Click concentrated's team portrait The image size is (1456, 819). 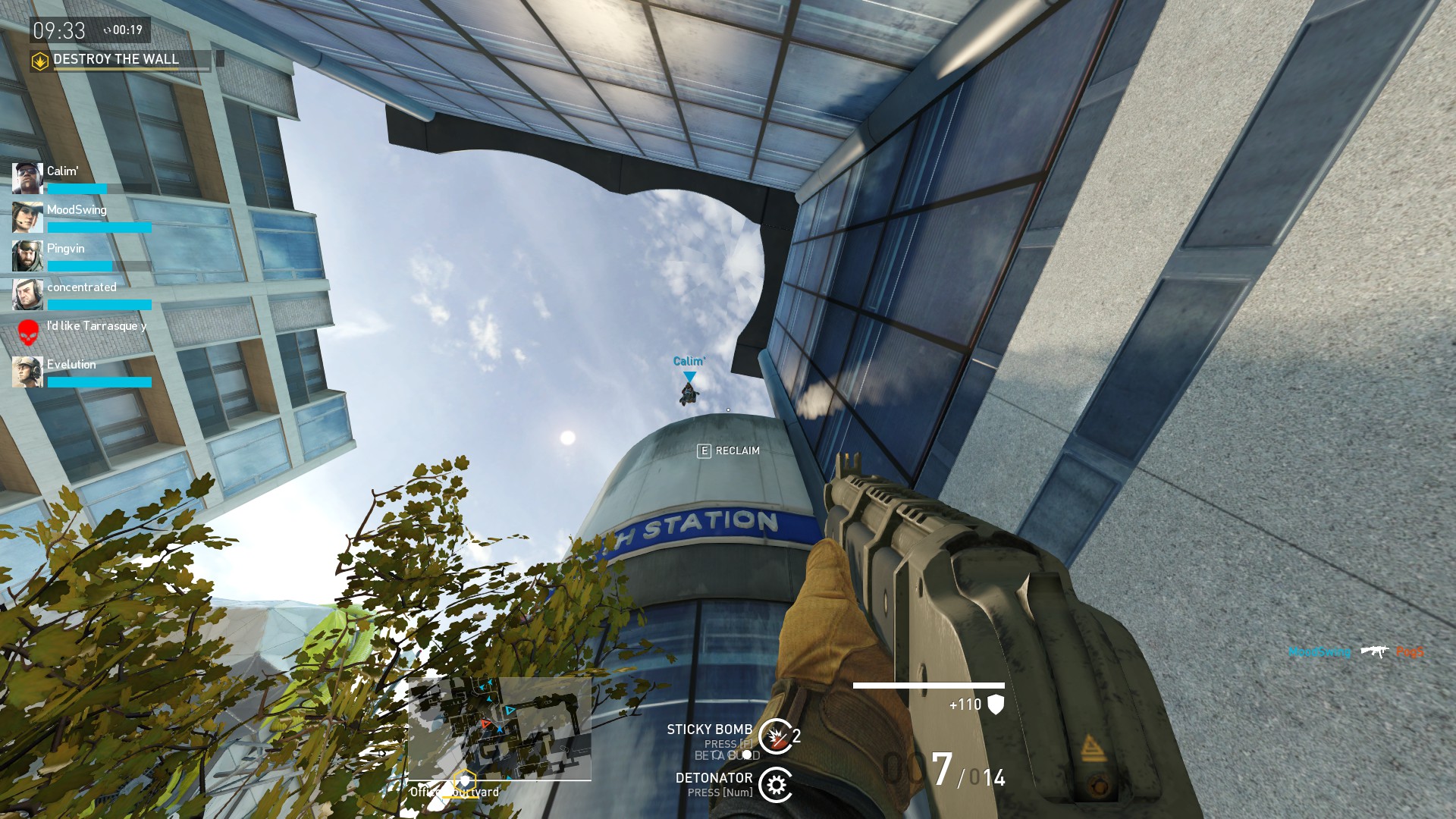[27, 295]
